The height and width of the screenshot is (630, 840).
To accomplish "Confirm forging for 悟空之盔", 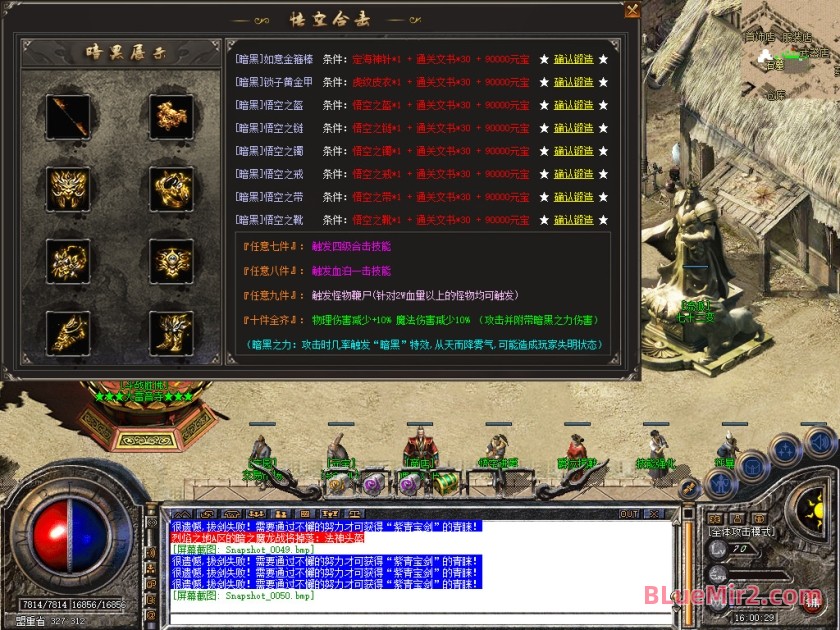I will point(574,104).
